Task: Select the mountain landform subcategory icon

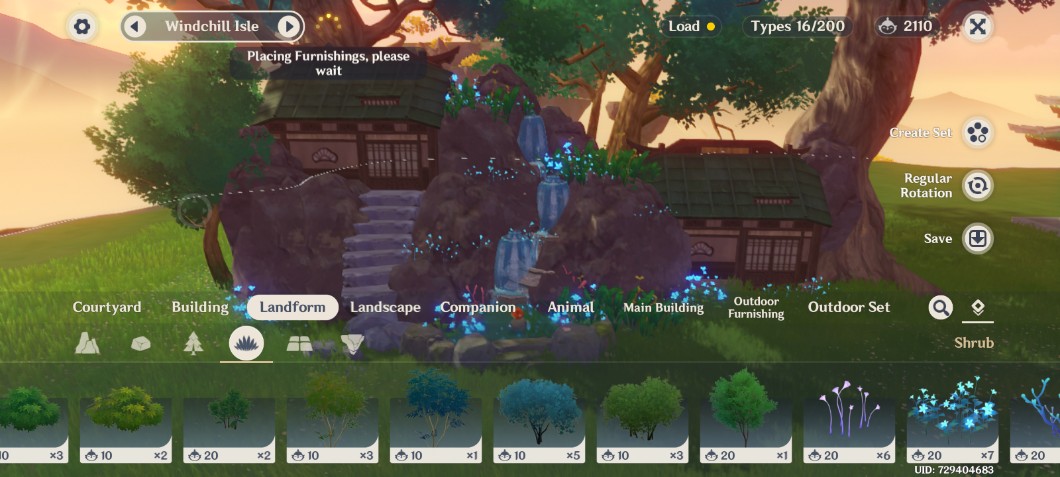Action: tap(87, 344)
